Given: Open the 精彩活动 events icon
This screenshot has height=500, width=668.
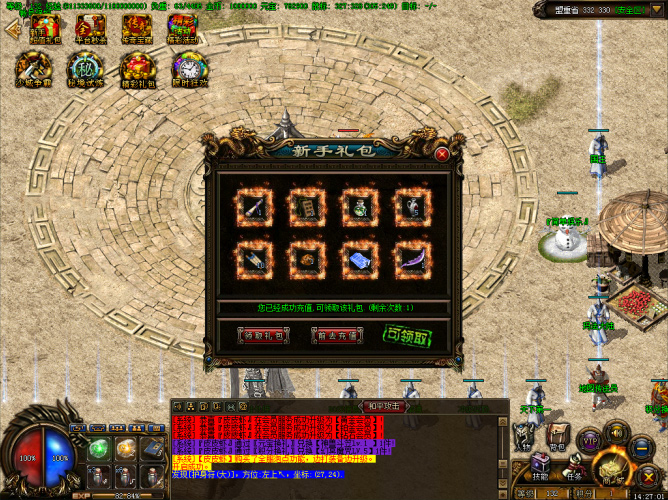Looking at the screenshot, I should point(184,29).
